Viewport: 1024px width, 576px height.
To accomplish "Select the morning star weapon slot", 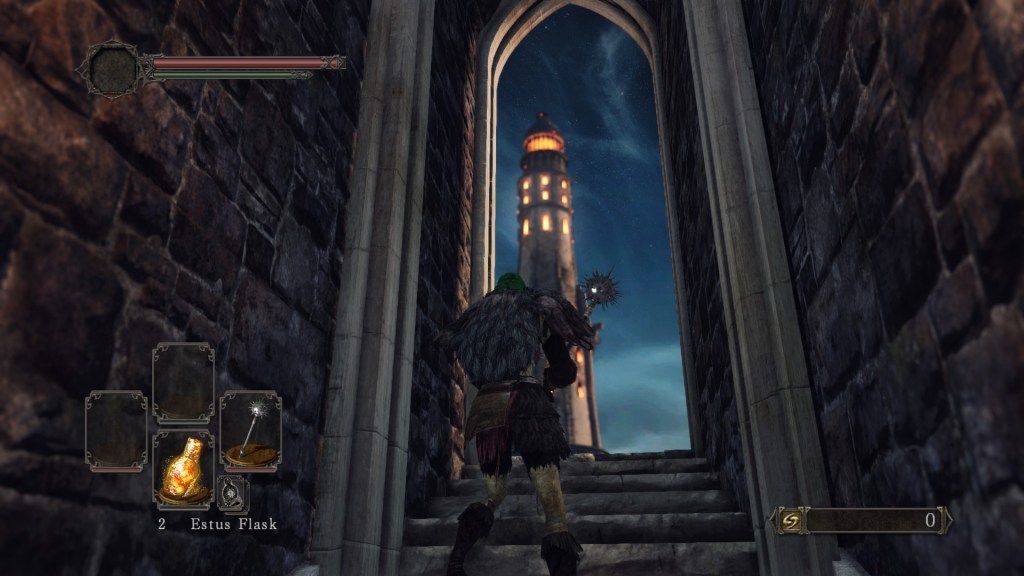I will (x=250, y=430).
